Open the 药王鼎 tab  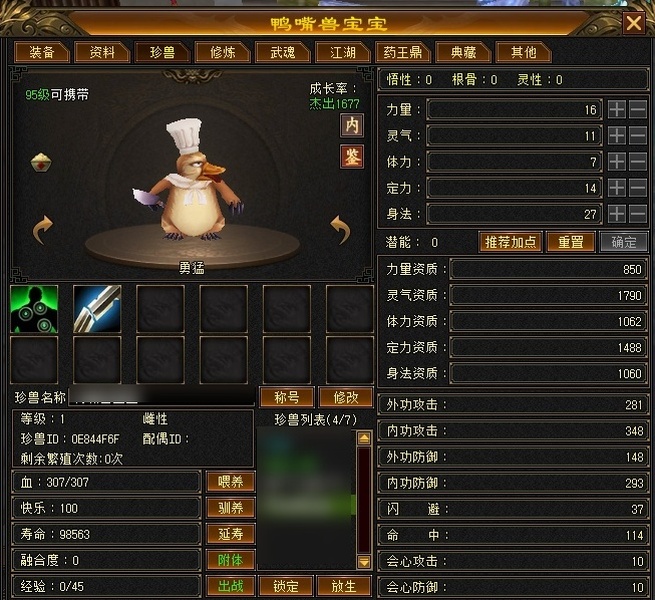pyautogui.click(x=400, y=52)
